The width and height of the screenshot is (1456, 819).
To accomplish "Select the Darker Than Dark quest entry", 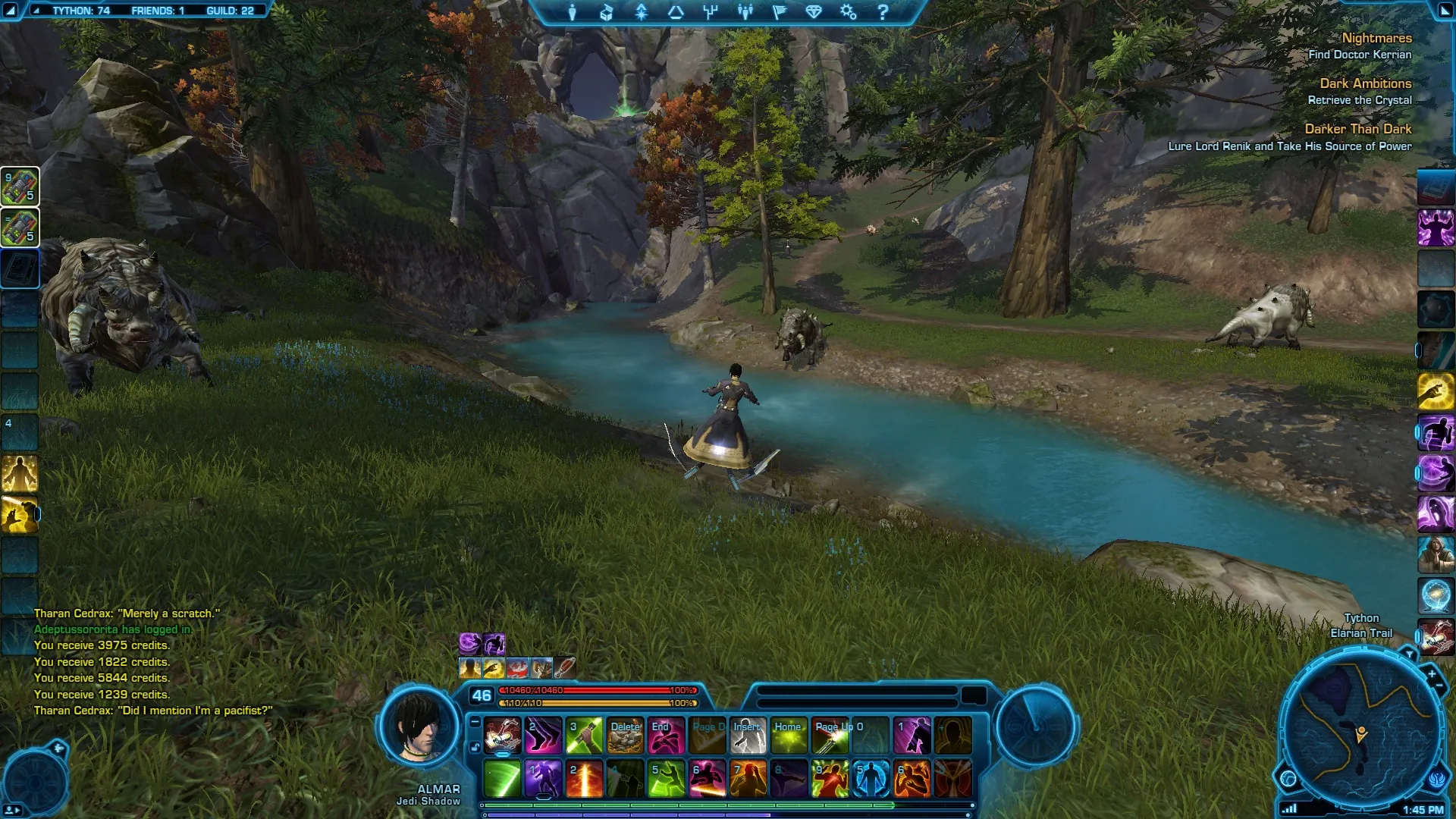I will (x=1357, y=129).
